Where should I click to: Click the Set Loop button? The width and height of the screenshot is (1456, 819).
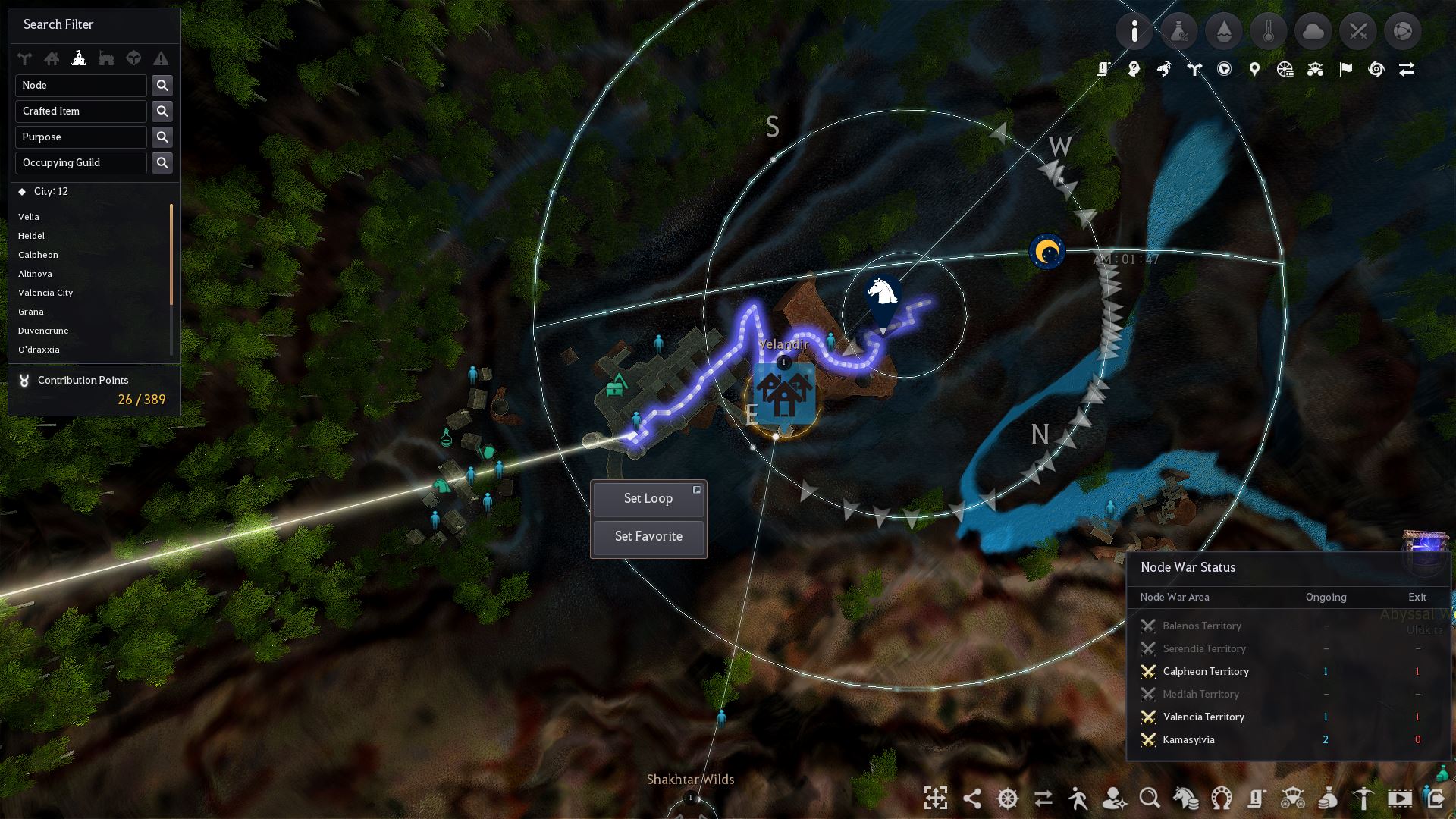pyautogui.click(x=648, y=498)
